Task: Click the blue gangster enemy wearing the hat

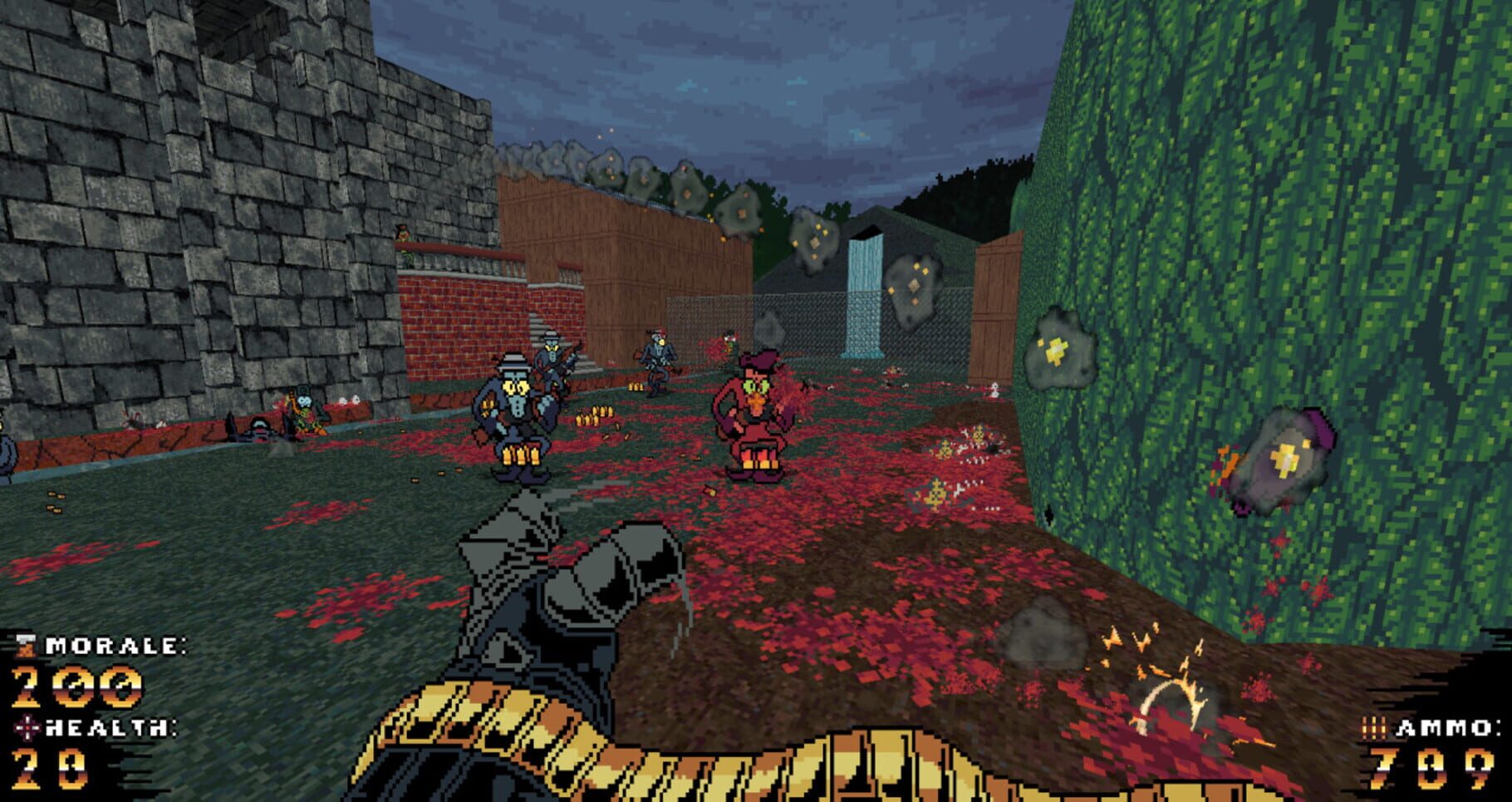Action: point(515,424)
